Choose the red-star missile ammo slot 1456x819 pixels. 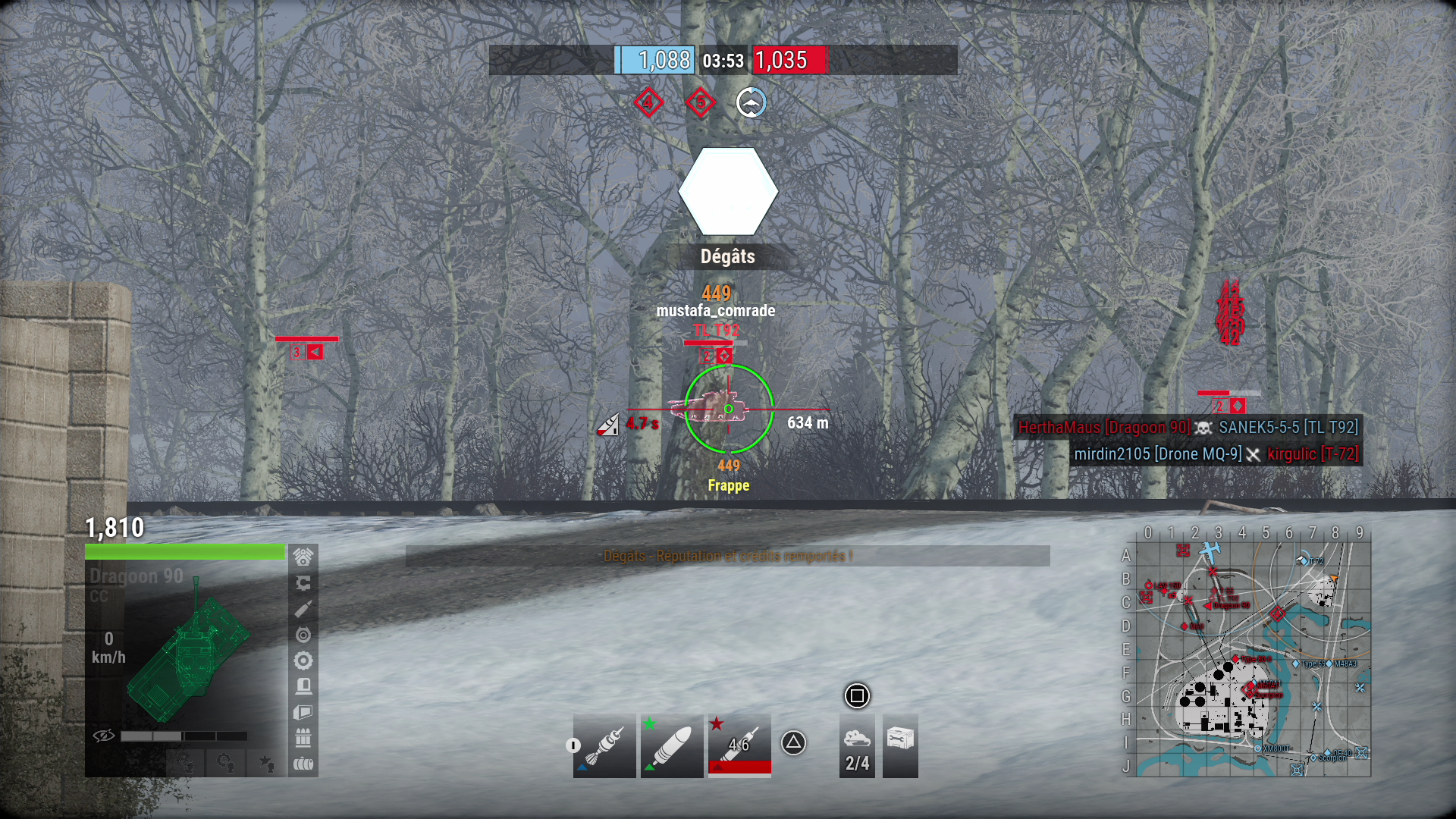739,746
